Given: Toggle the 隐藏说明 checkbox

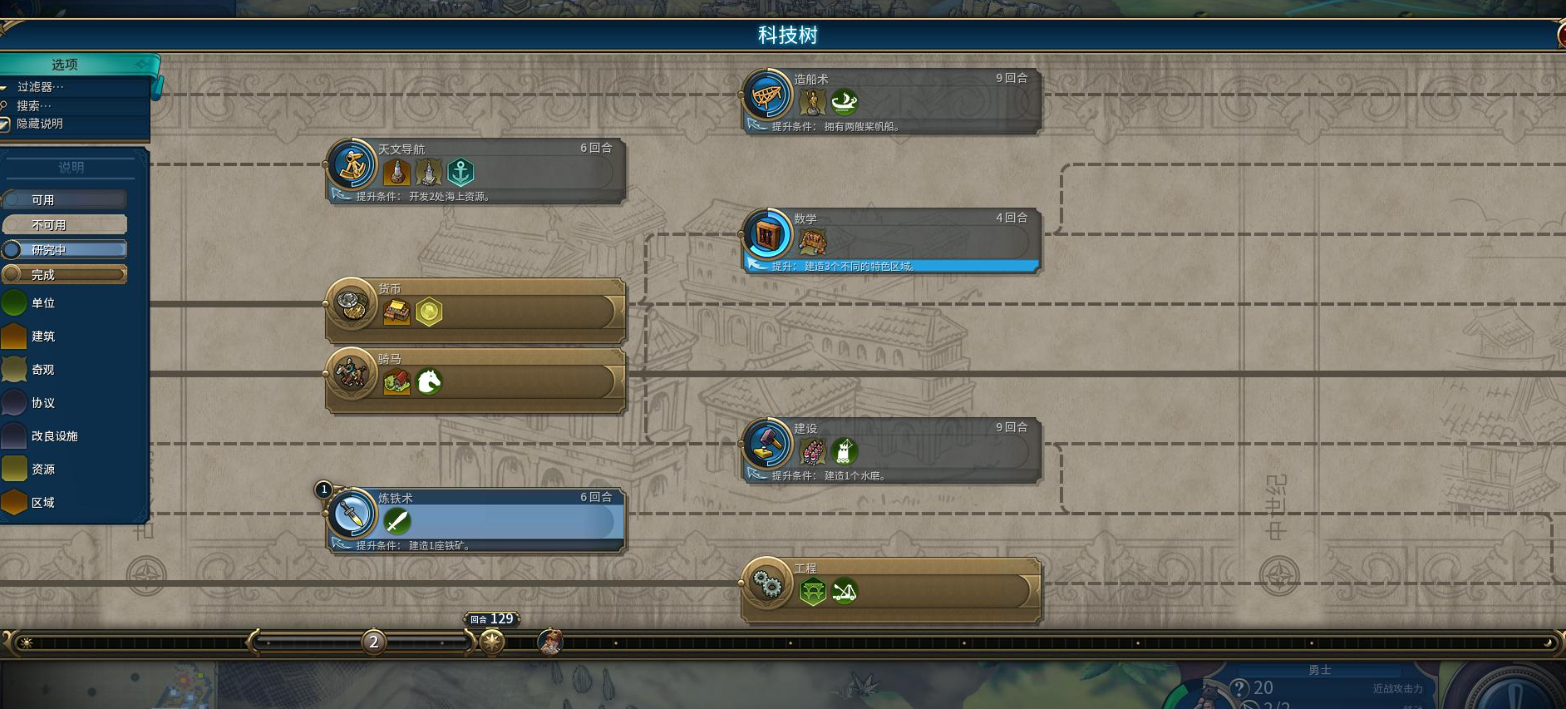Looking at the screenshot, I should point(5,124).
